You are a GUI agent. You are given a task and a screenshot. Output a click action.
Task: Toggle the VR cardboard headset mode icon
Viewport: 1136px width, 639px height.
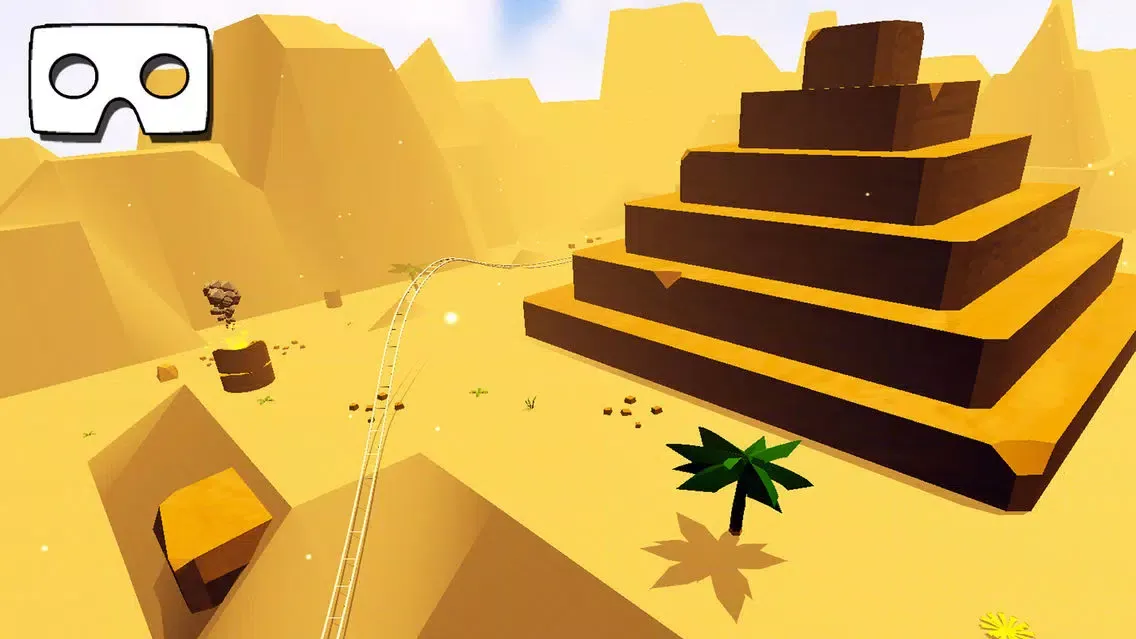120,79
